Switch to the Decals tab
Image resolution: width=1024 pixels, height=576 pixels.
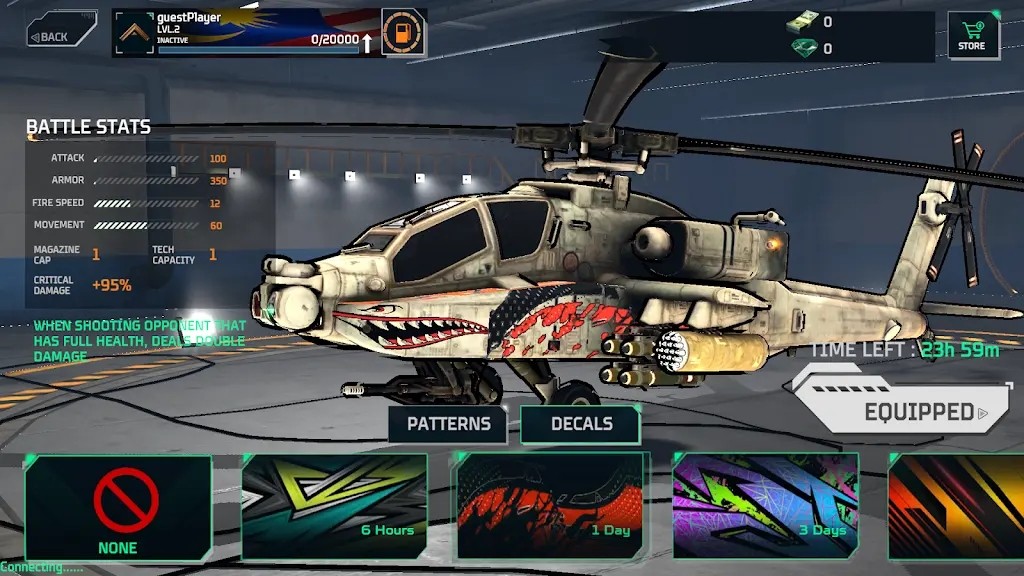581,424
